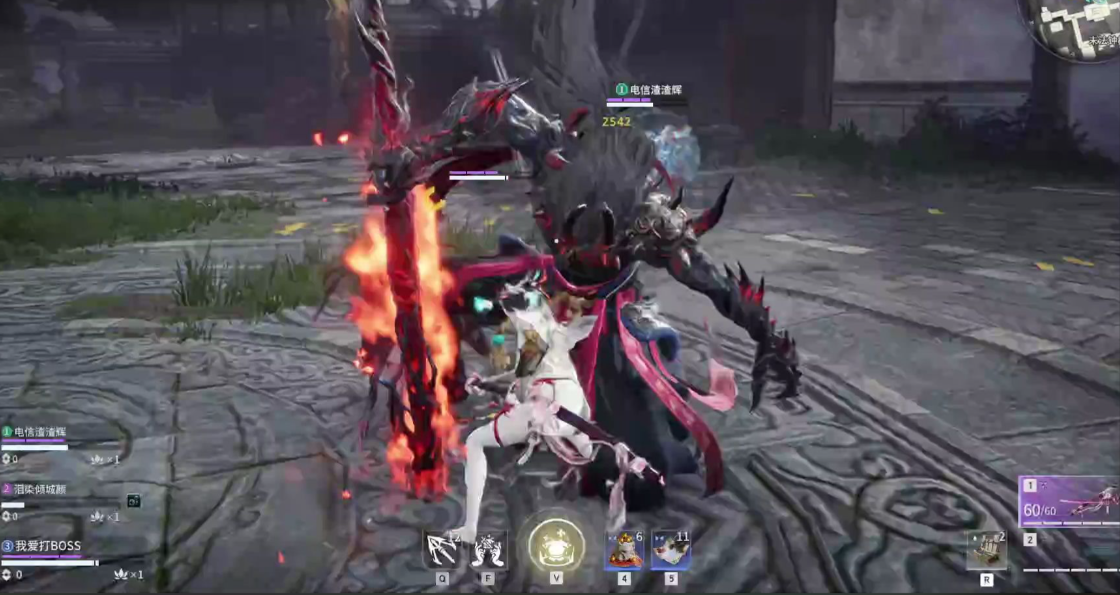Select the purple weapon slot showing 60/60
The width and height of the screenshot is (1120, 595).
click(x=1068, y=501)
